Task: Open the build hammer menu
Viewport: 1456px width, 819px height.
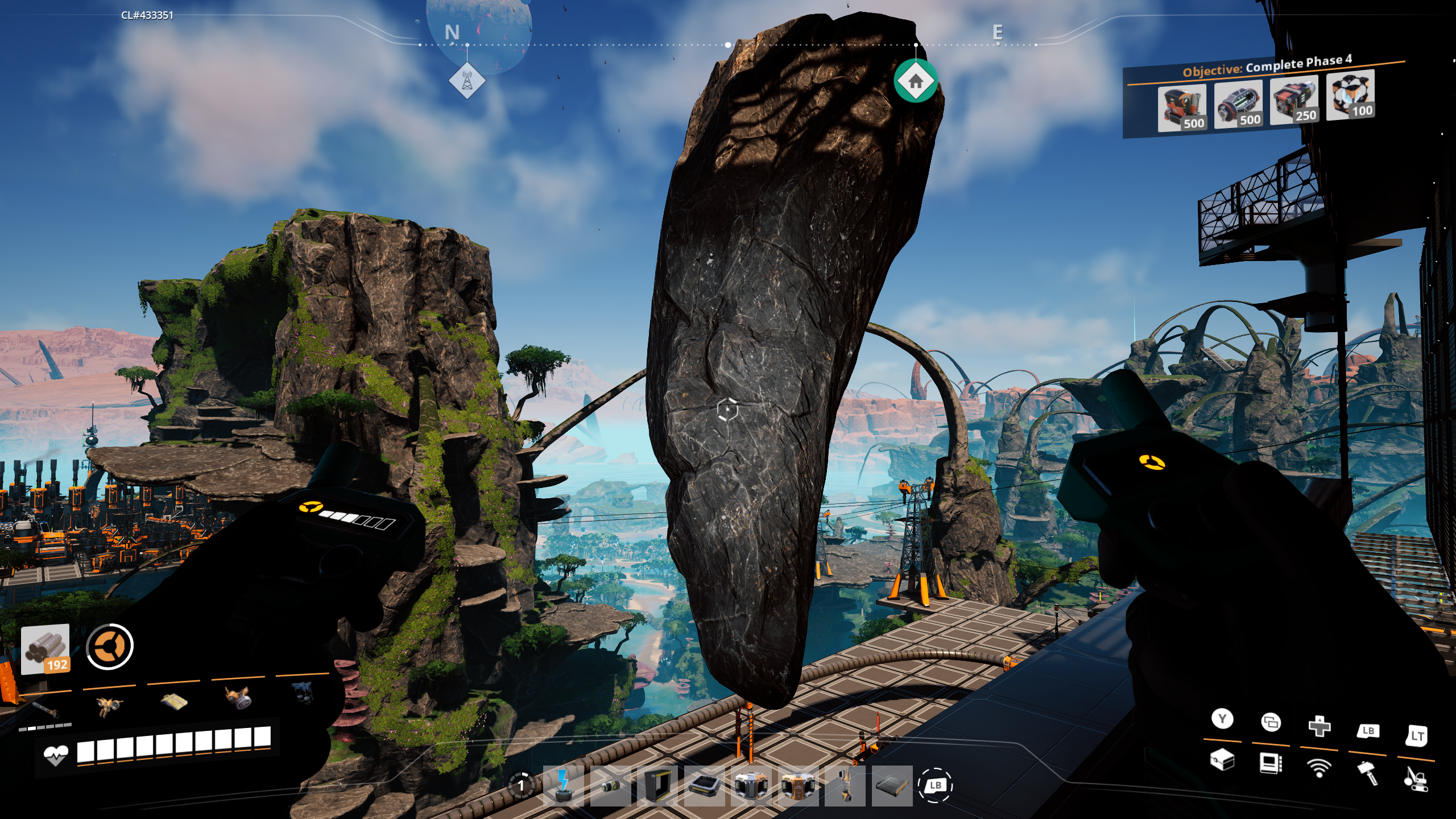Action: (1368, 773)
